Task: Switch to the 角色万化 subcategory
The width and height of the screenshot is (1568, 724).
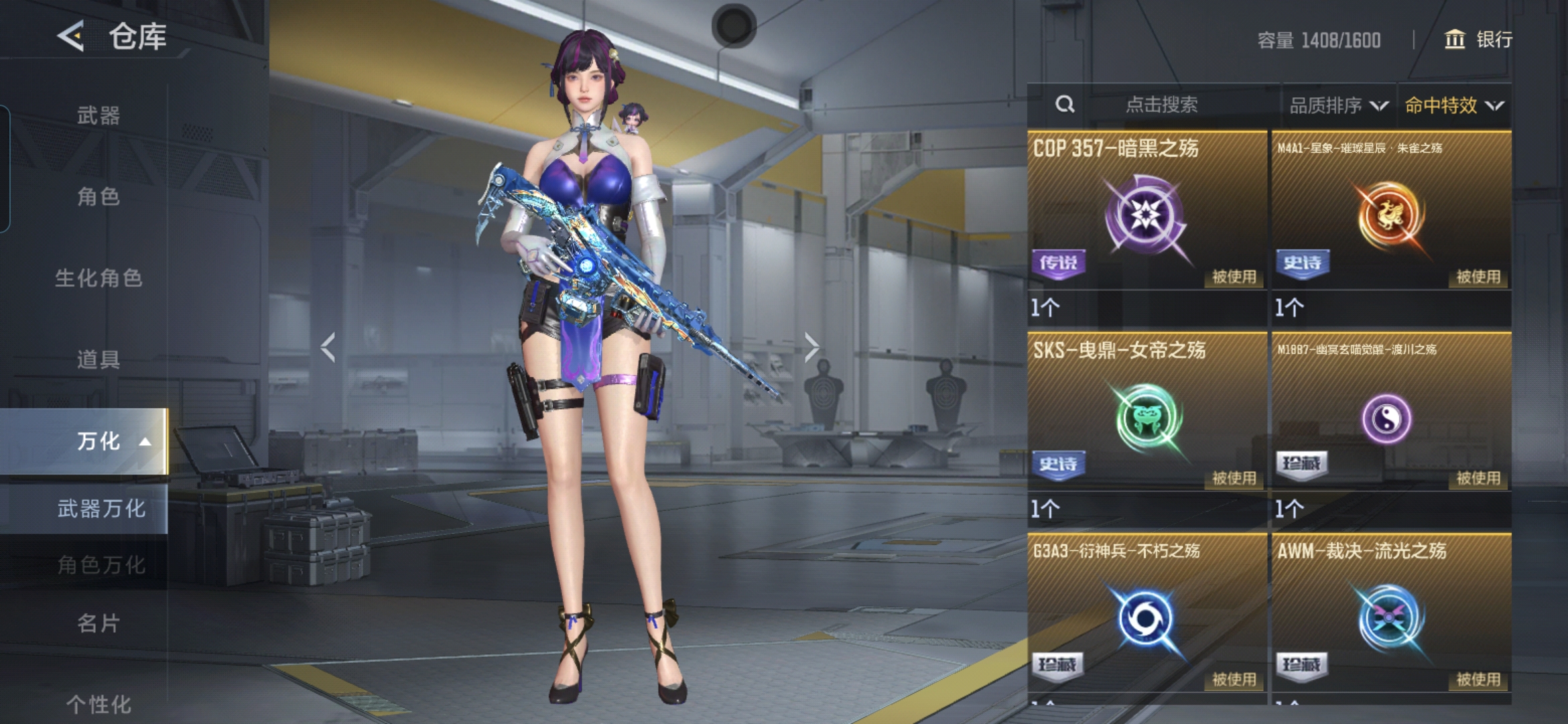Action: coord(101,565)
